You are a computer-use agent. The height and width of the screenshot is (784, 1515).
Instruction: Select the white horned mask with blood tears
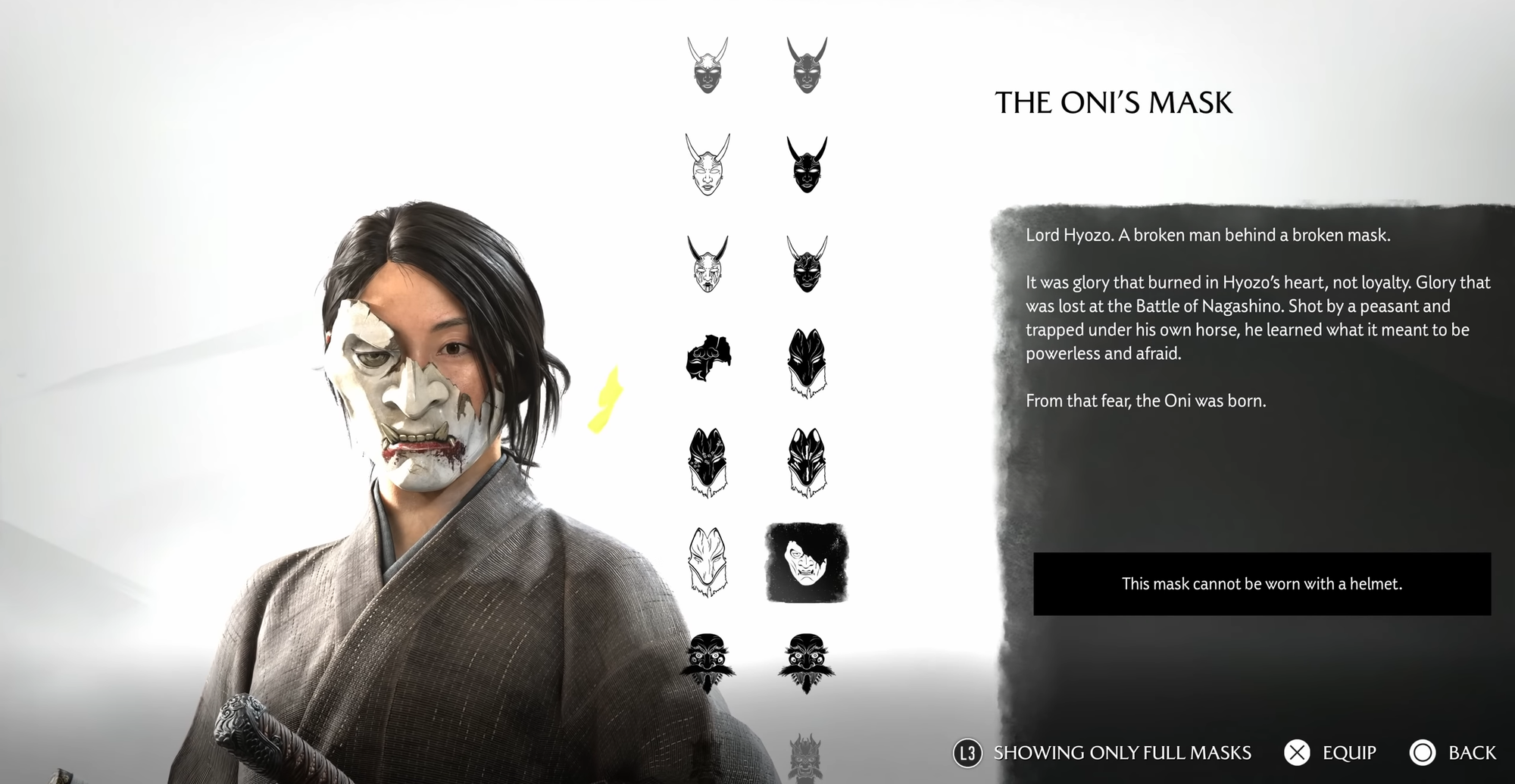[708, 264]
